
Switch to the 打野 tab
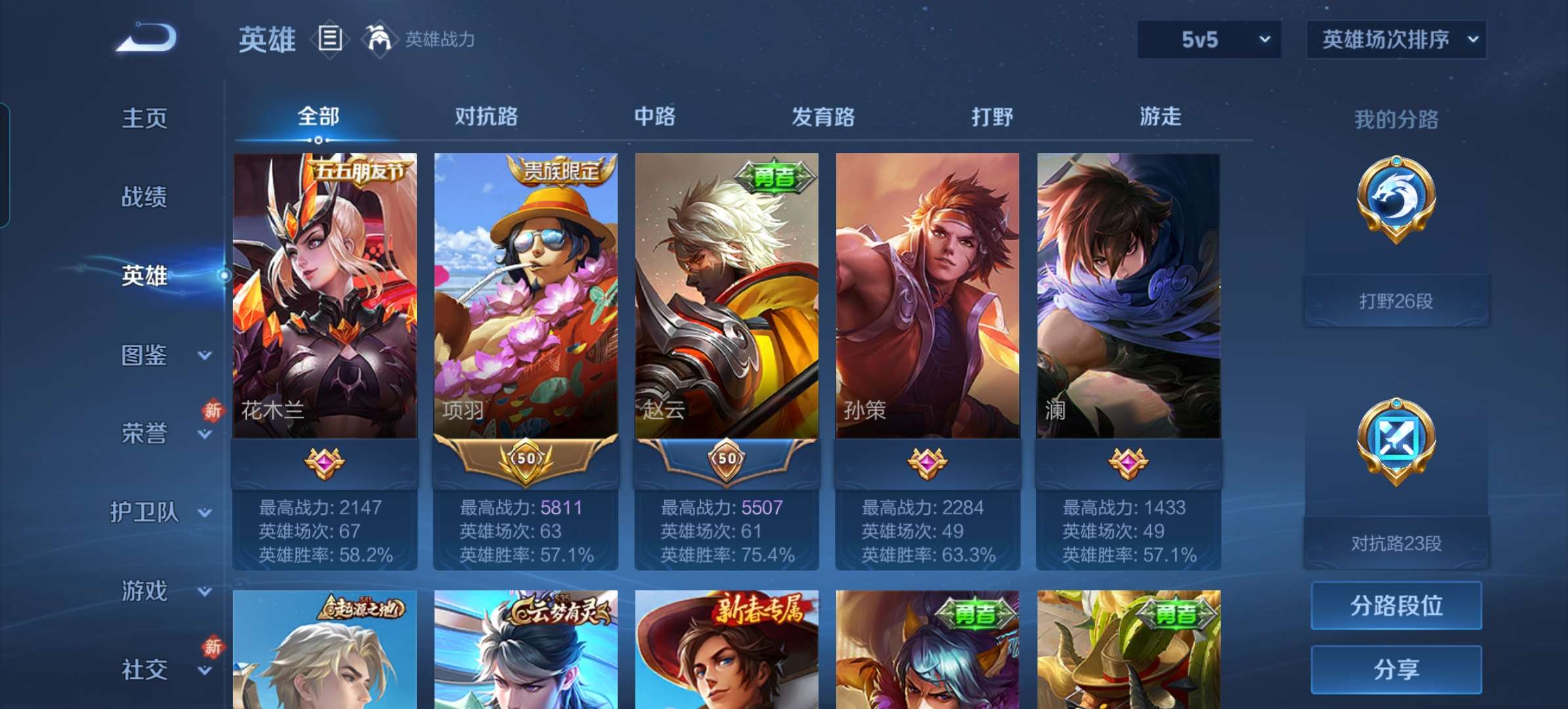pos(991,117)
